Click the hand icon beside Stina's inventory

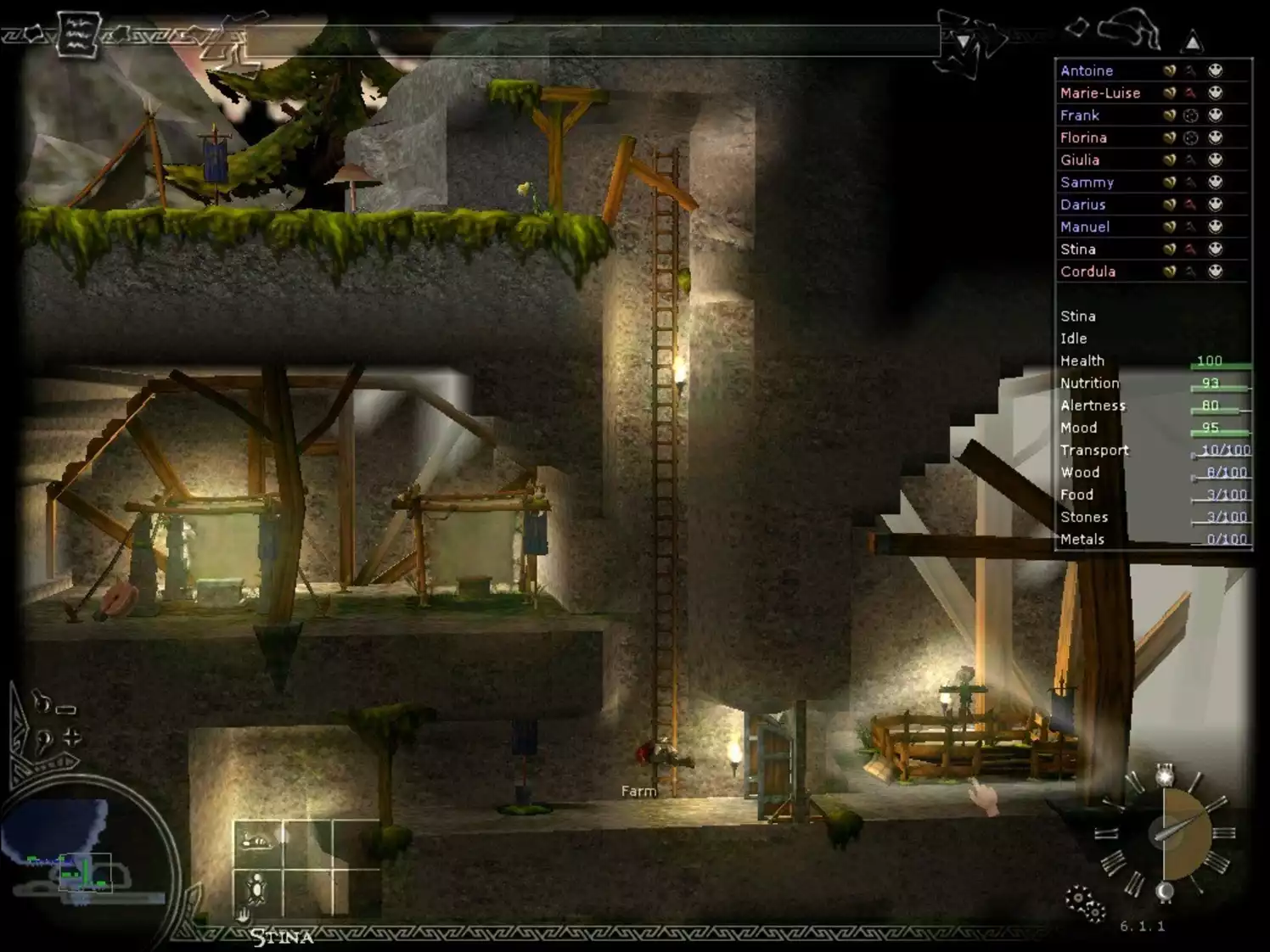pyautogui.click(x=244, y=915)
